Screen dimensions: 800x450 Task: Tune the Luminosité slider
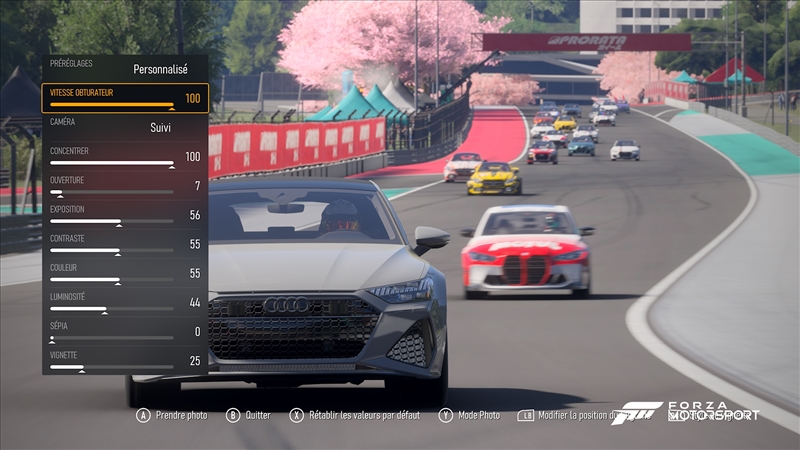(x=112, y=308)
